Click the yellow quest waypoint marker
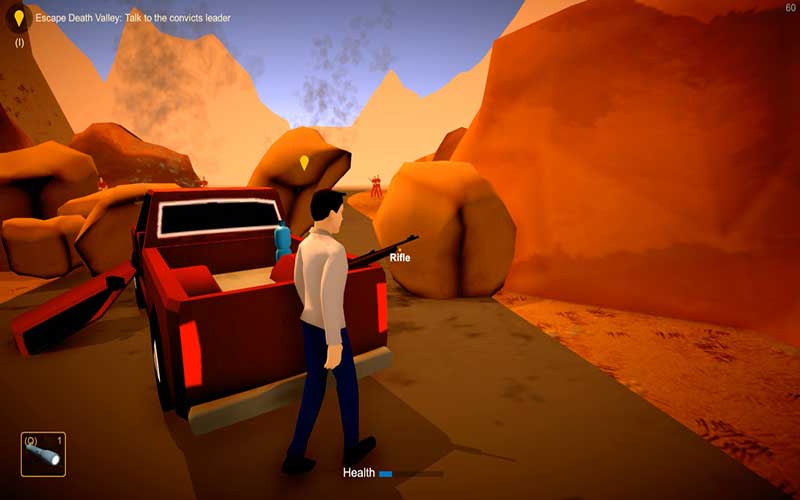Screen dimensions: 800x500 (x=304, y=162)
